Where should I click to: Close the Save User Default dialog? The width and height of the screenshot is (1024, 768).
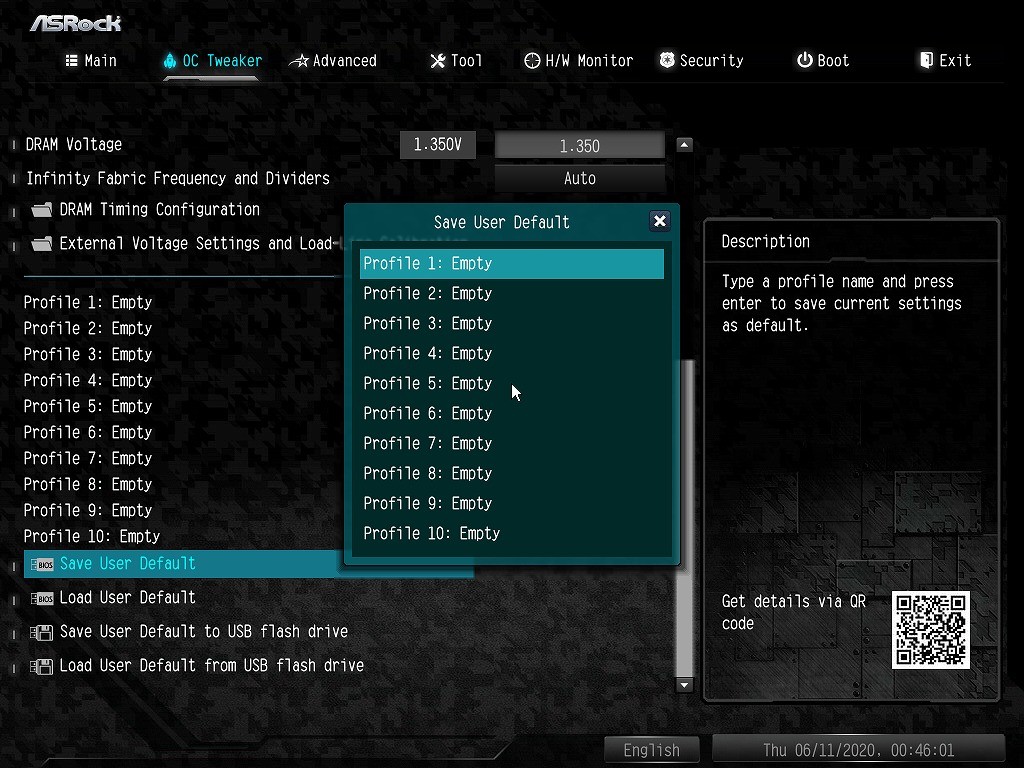(x=659, y=221)
